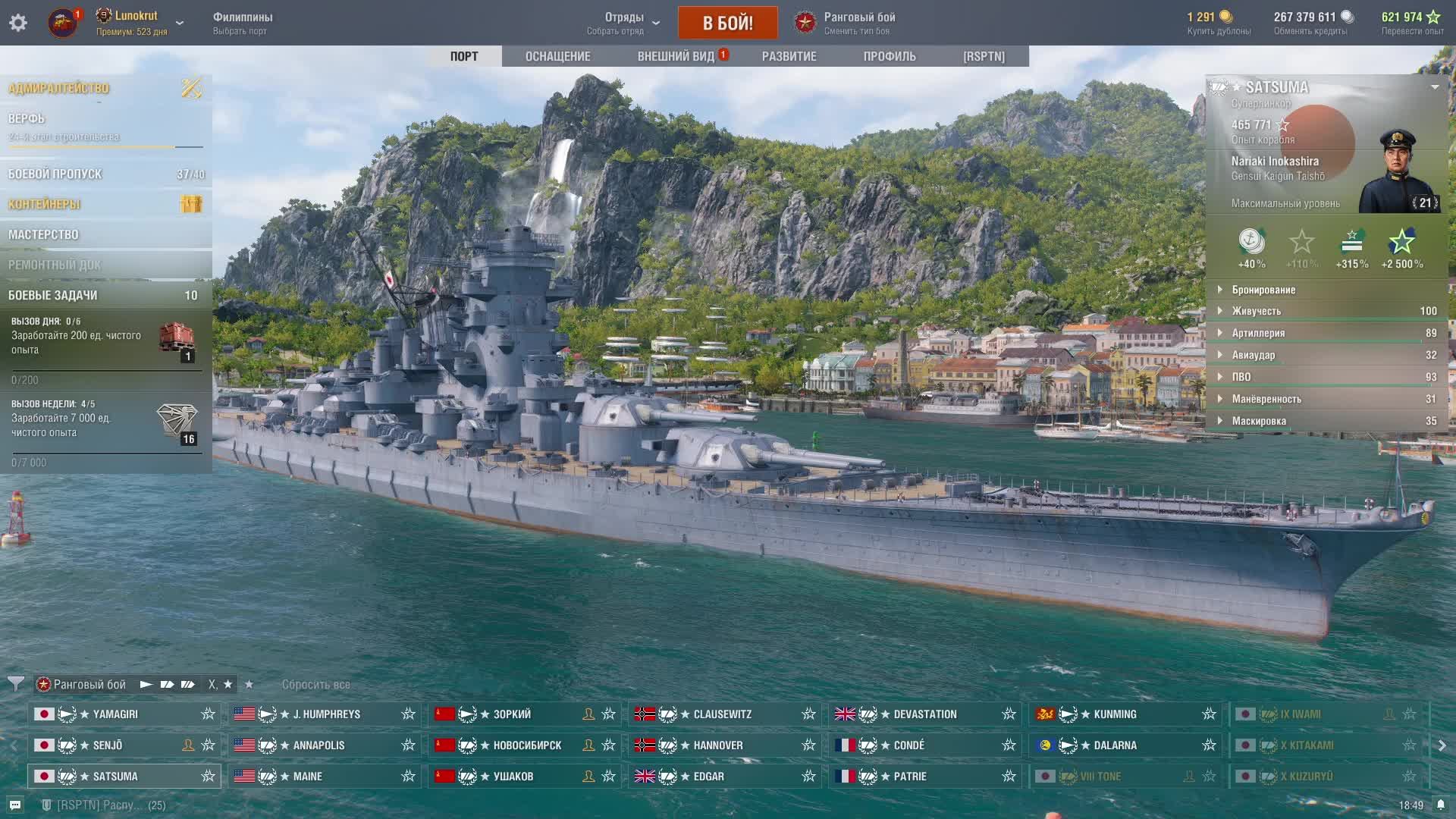Start battle with the В БОЙ! button
Image resolution: width=1456 pixels, height=819 pixels.
pos(727,23)
